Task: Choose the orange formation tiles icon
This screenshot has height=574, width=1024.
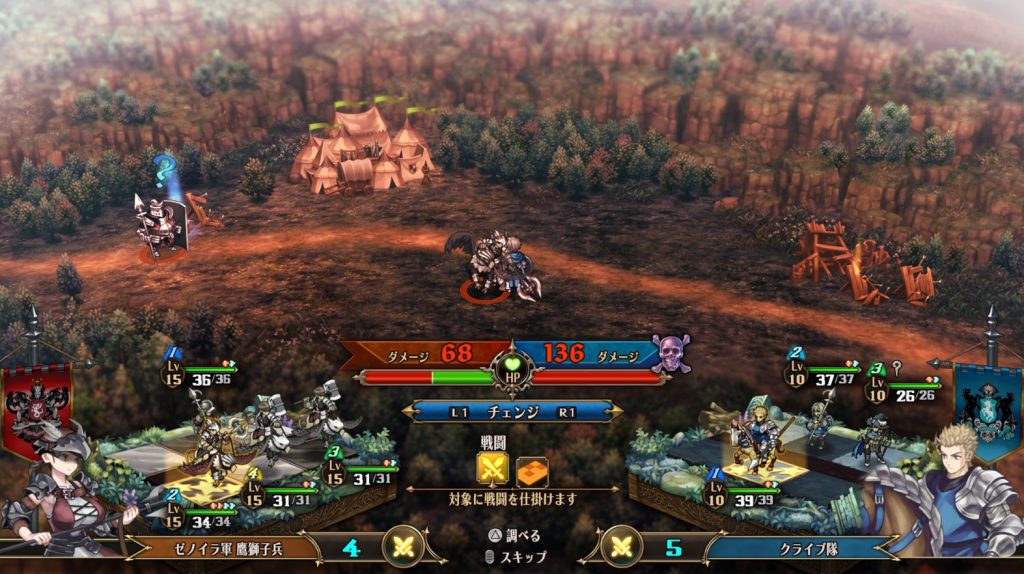Action: tap(531, 467)
